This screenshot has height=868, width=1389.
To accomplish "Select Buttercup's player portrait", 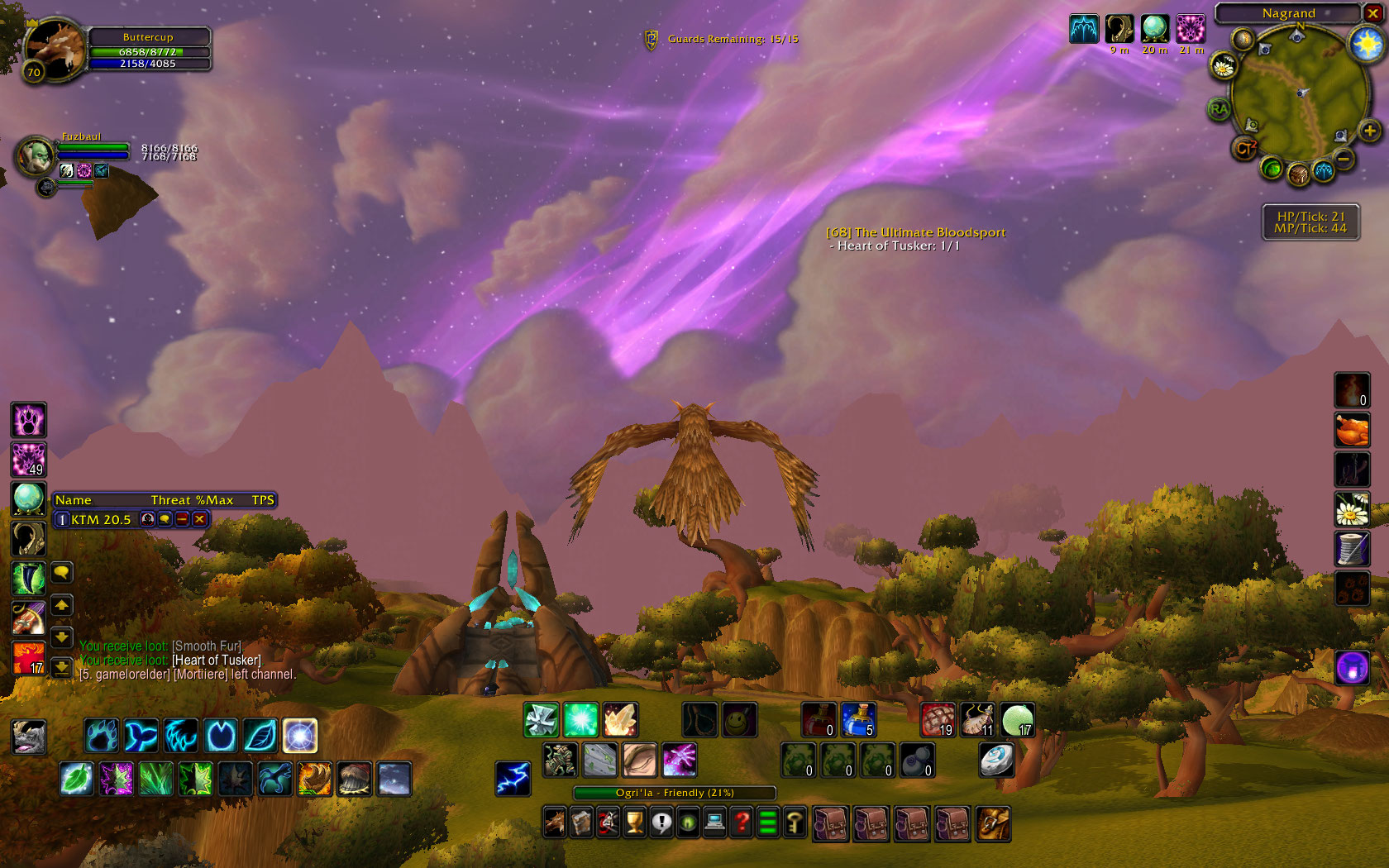I will (55, 48).
